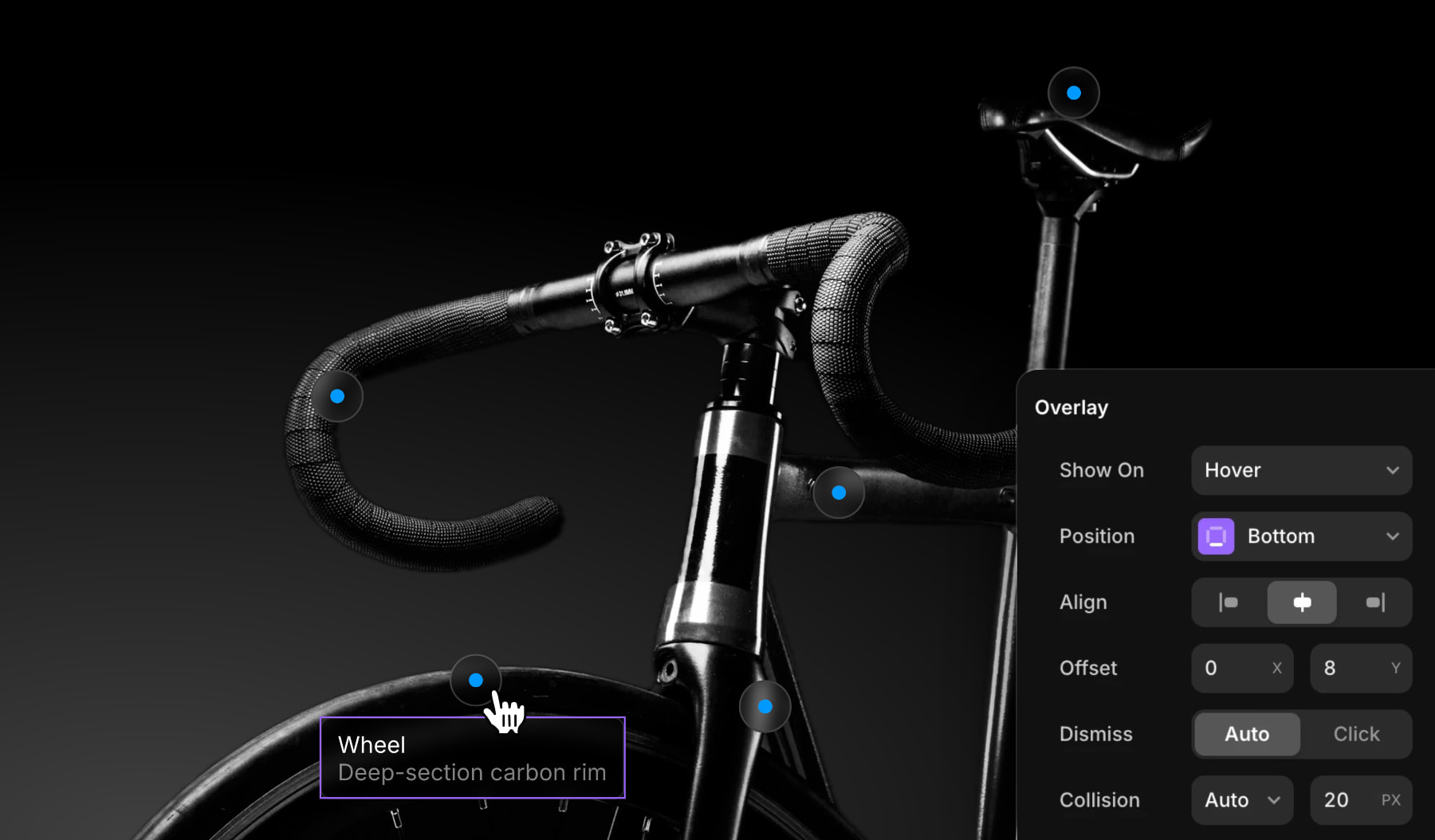Click the hotspot dot on the wheel
This screenshot has width=1435, height=840.
[476, 680]
